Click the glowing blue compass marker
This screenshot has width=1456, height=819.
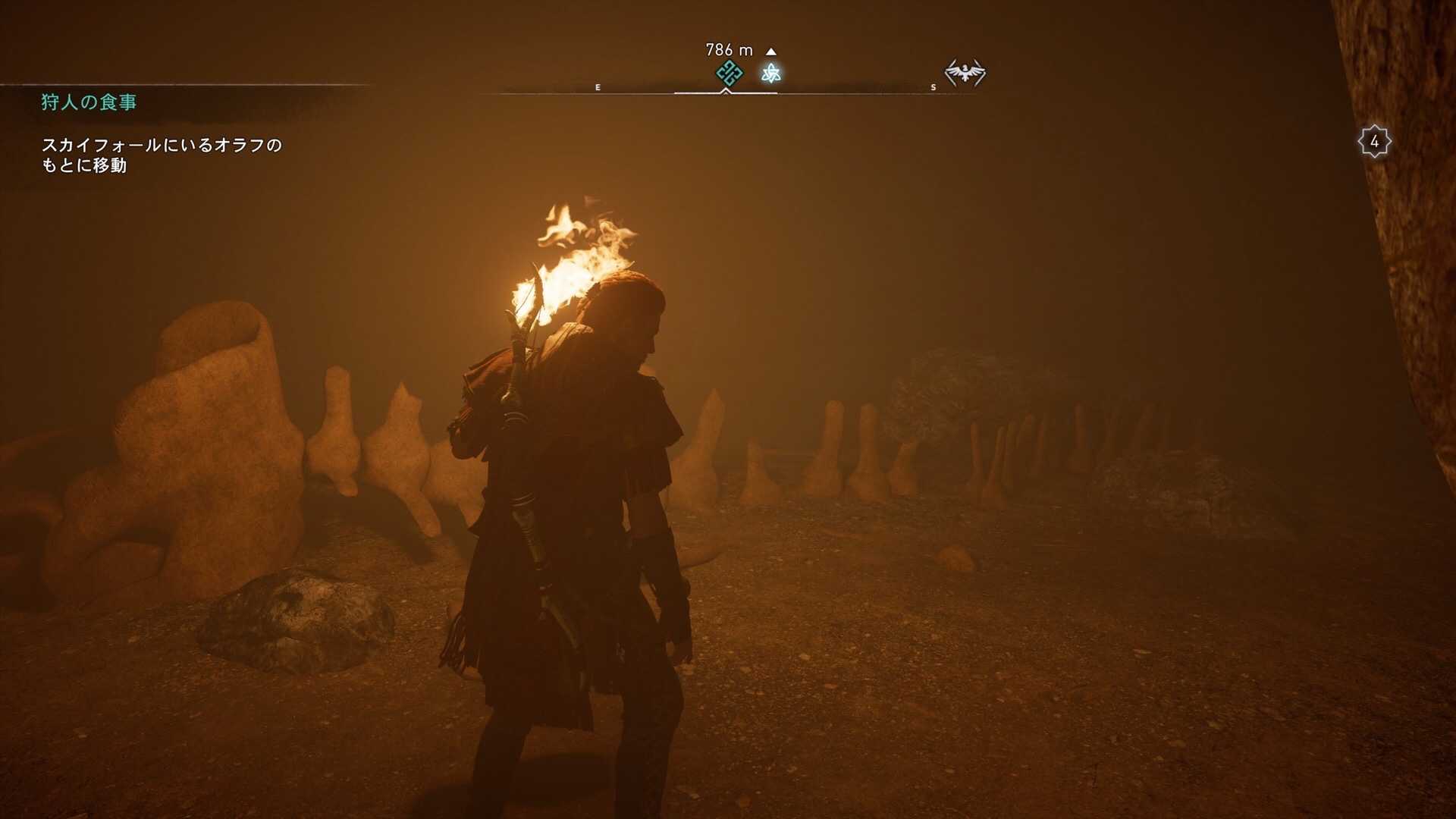(x=771, y=73)
